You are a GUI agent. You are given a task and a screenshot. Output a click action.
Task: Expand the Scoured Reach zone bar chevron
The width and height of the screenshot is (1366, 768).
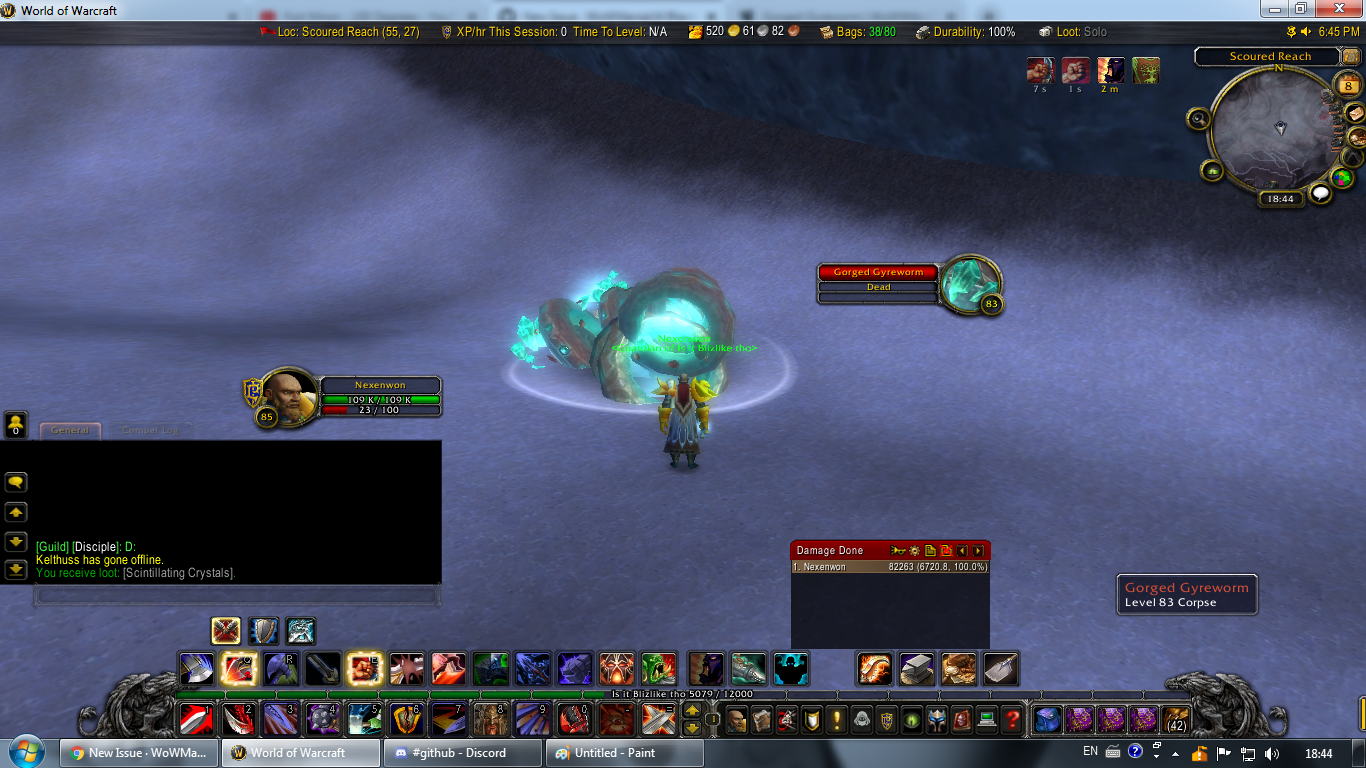1350,56
